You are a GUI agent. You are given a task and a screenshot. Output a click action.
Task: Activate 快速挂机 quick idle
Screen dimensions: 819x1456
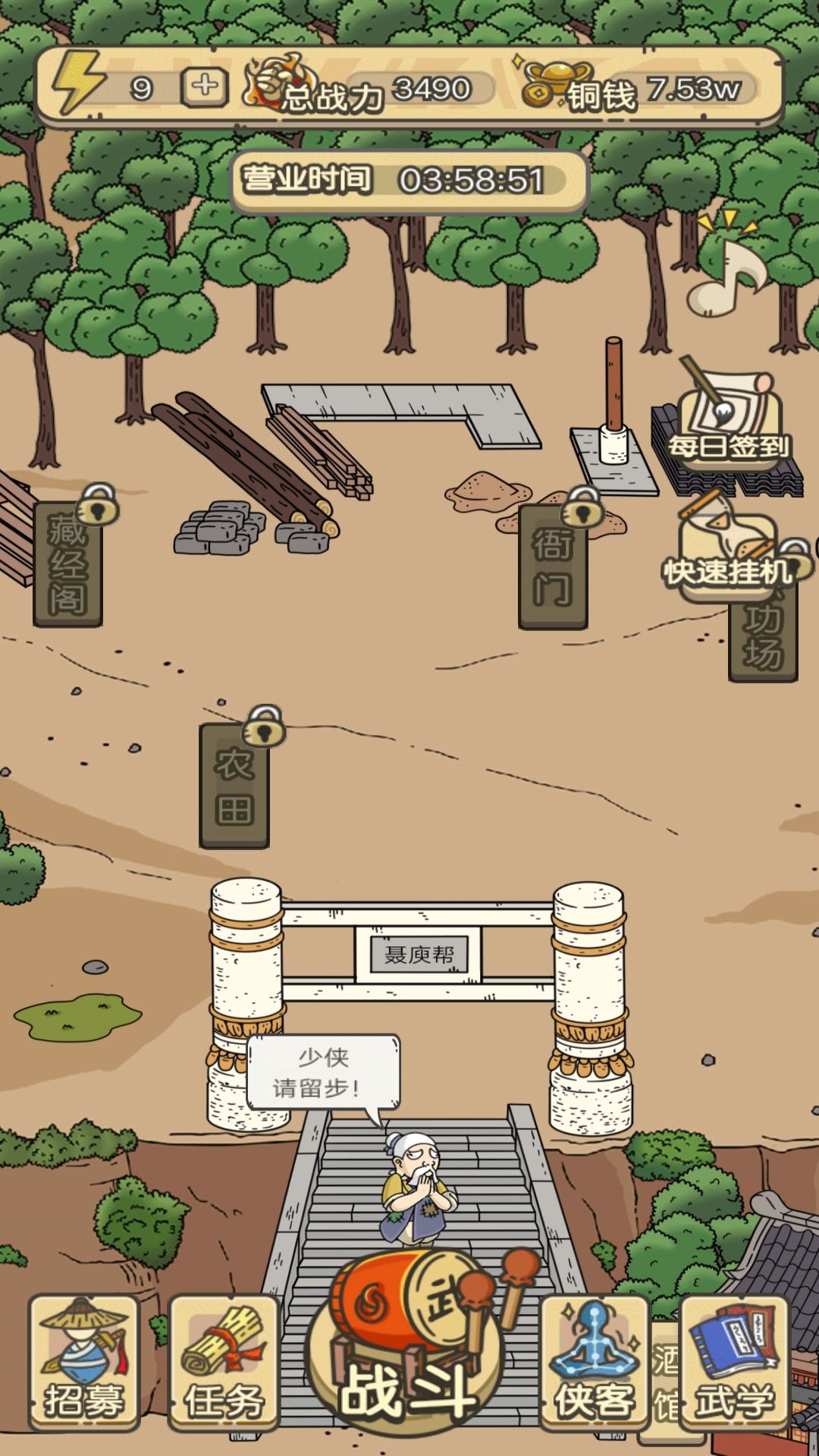(726, 554)
